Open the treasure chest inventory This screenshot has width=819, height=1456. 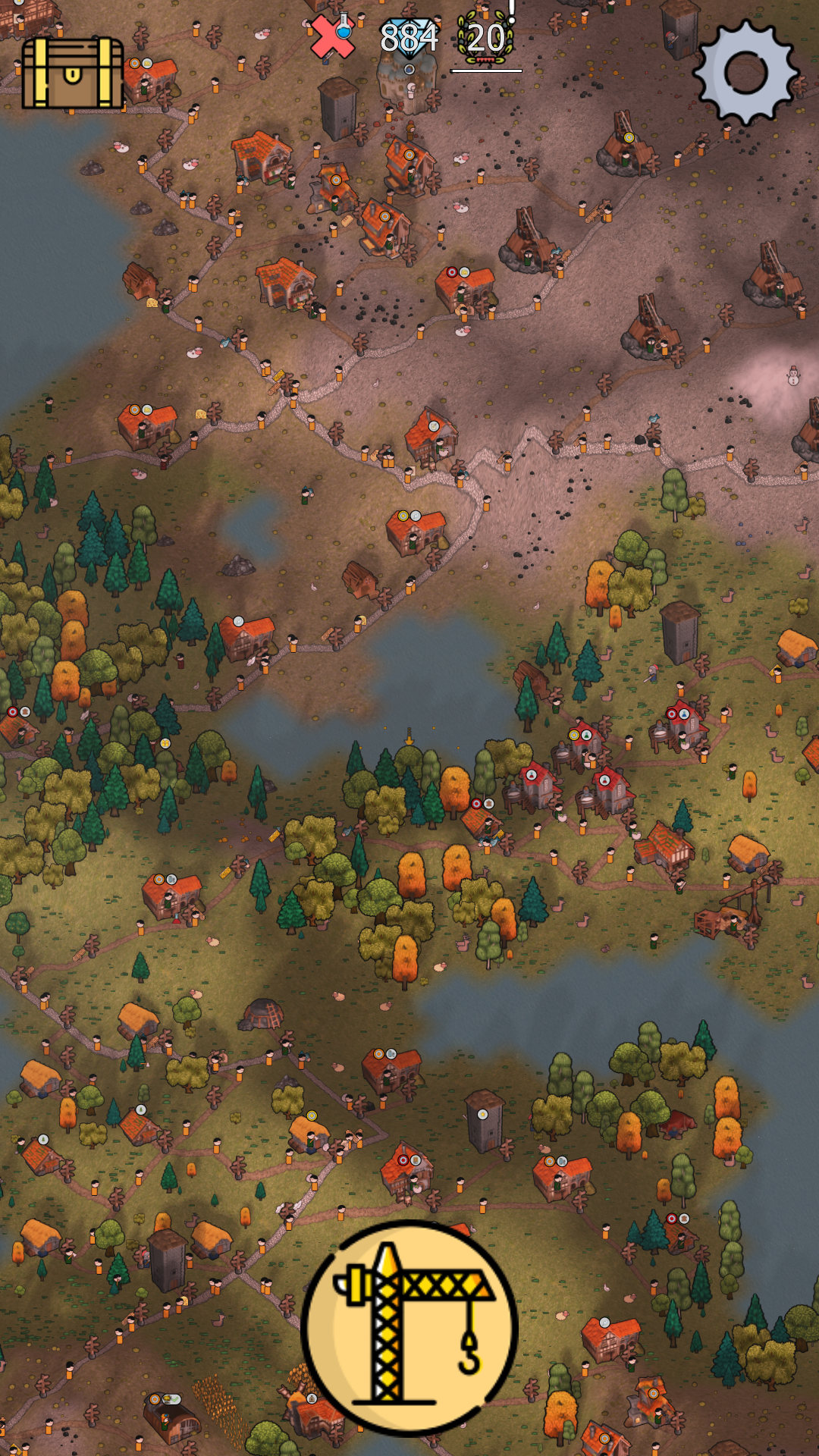click(73, 74)
